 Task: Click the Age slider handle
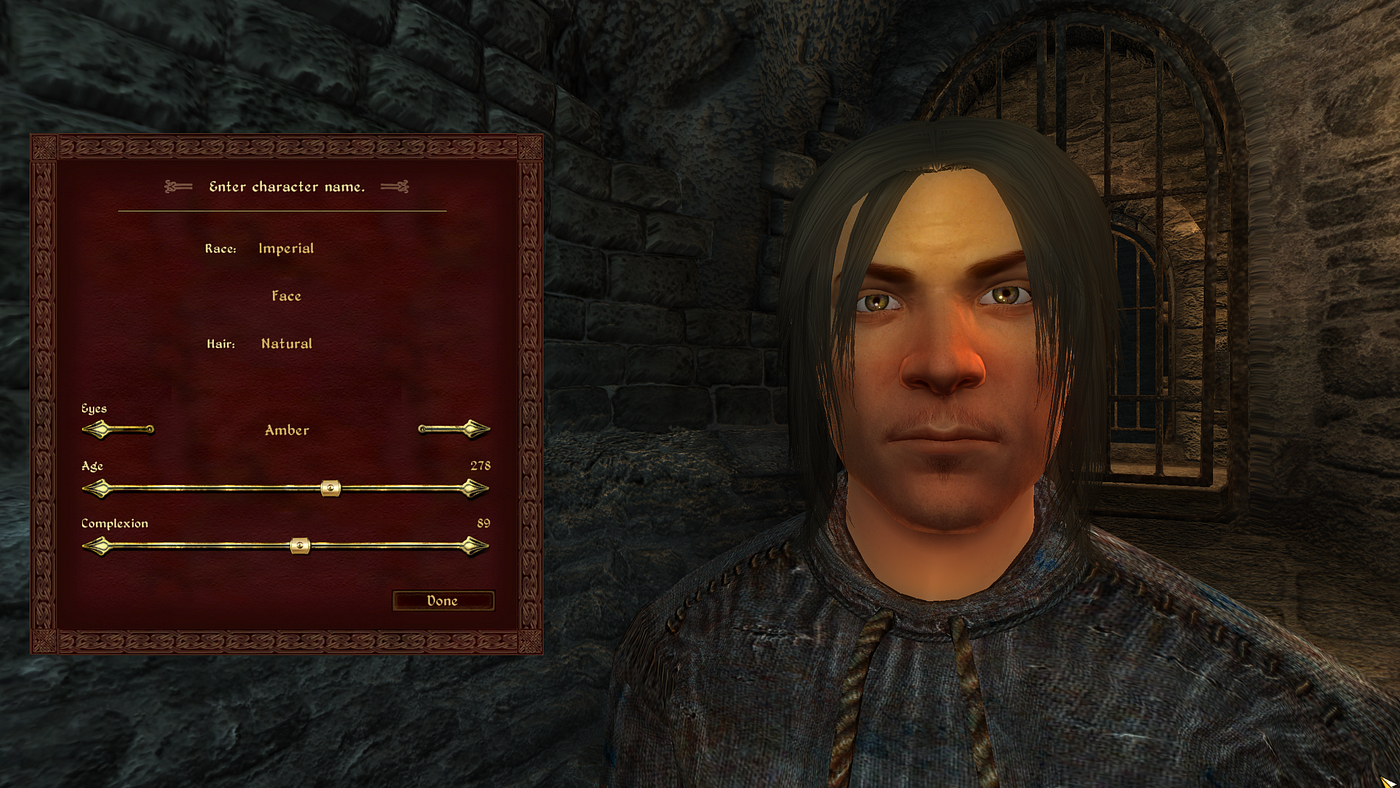[331, 488]
